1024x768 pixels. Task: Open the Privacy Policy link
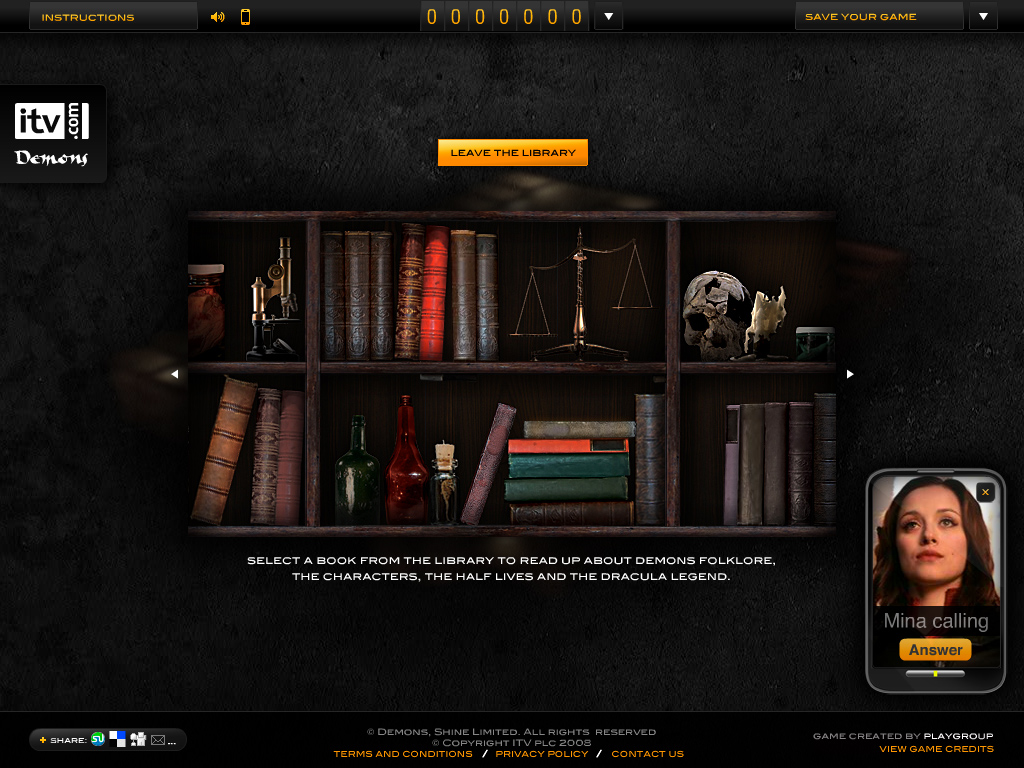click(x=542, y=754)
